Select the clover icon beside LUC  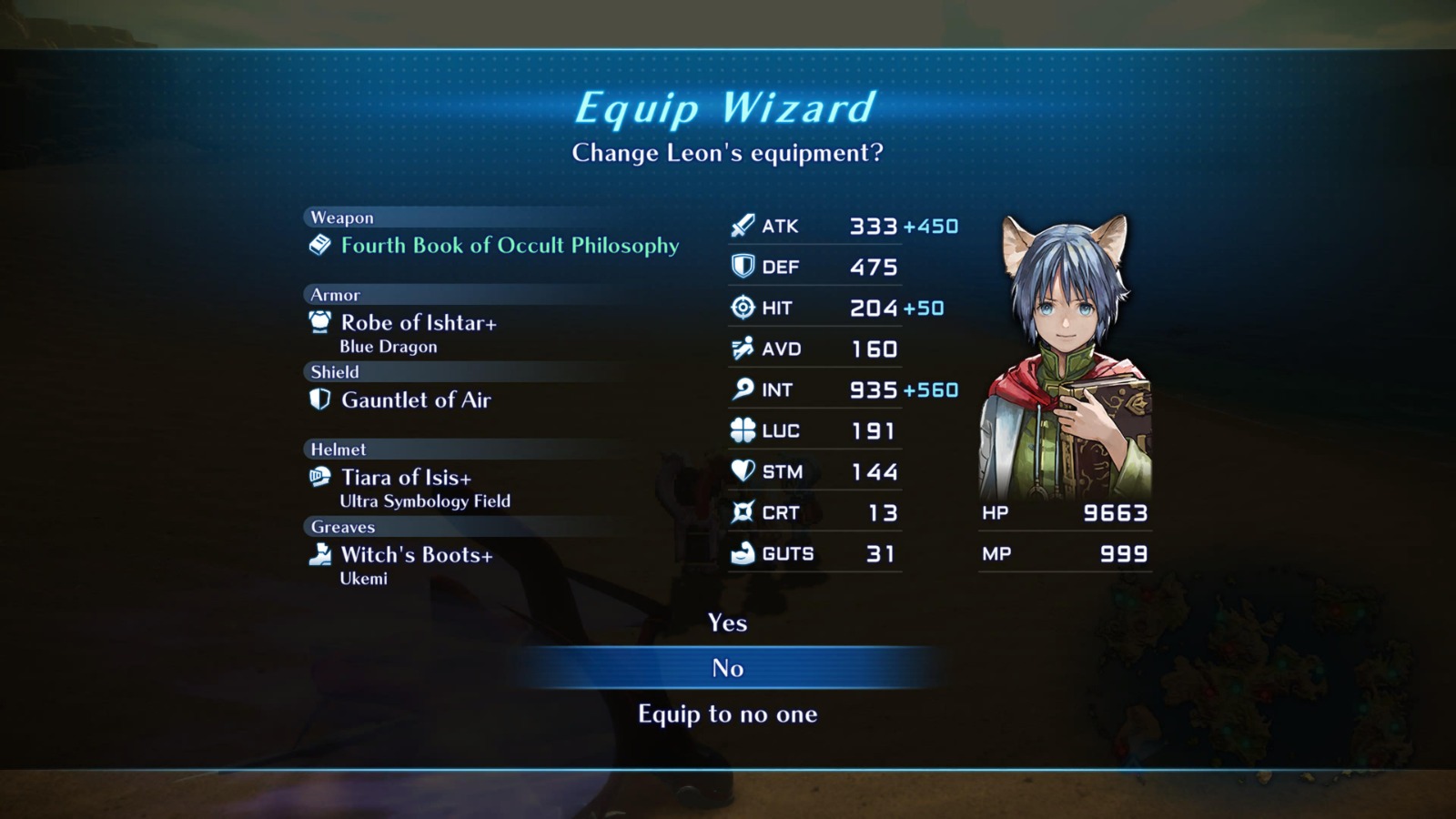[741, 430]
